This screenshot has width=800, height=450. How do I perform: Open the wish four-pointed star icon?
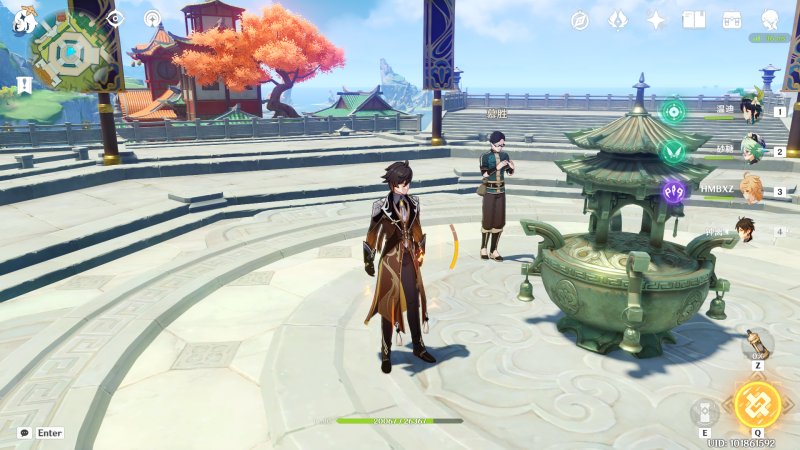click(x=656, y=20)
